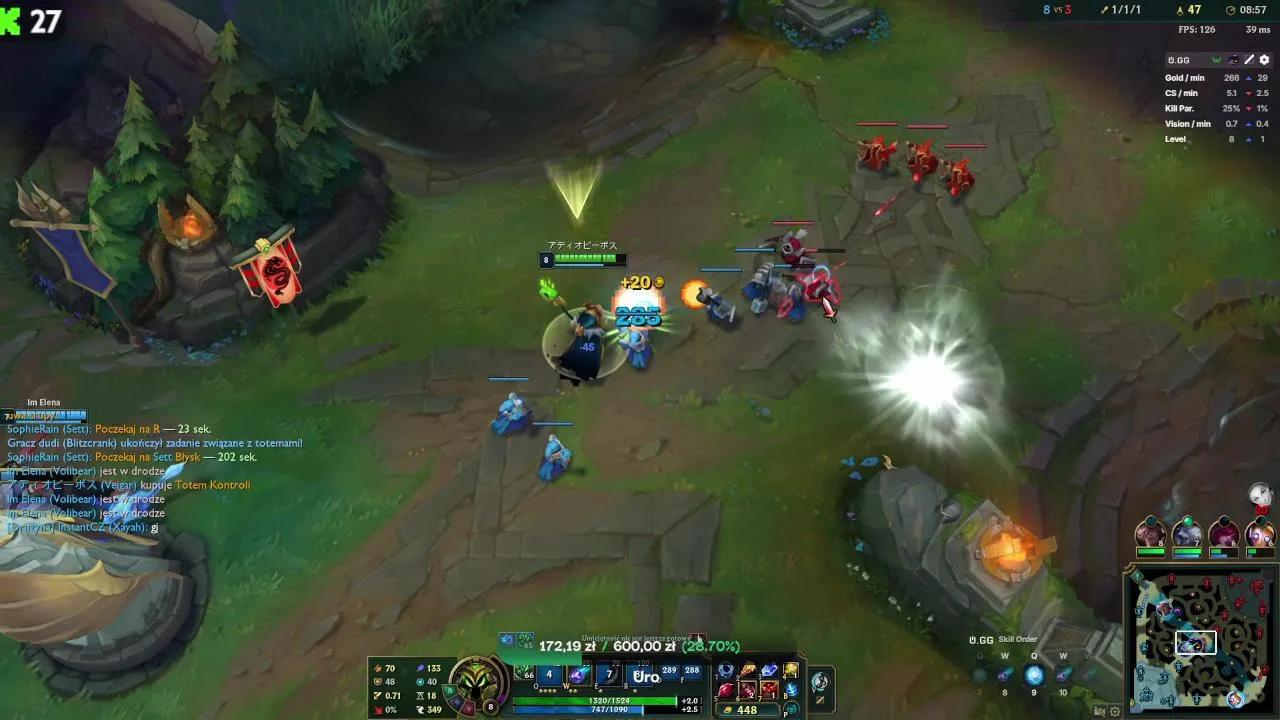1280x720 pixels.
Task: Click the U.GG settings gear icon
Action: point(1264,60)
